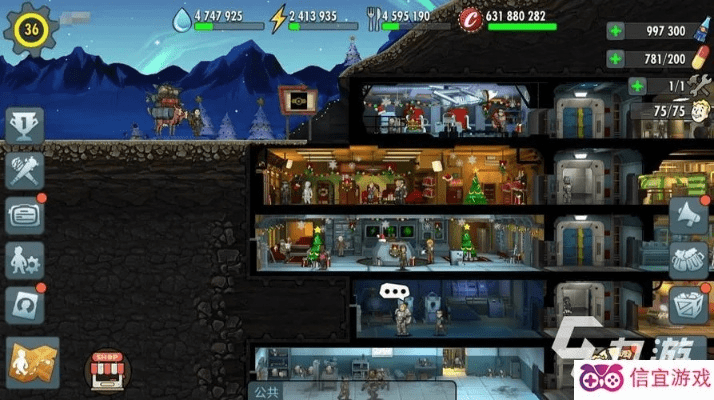The image size is (714, 400).
Task: Open the megaphone announcements button
Action: pyautogui.click(x=687, y=214)
